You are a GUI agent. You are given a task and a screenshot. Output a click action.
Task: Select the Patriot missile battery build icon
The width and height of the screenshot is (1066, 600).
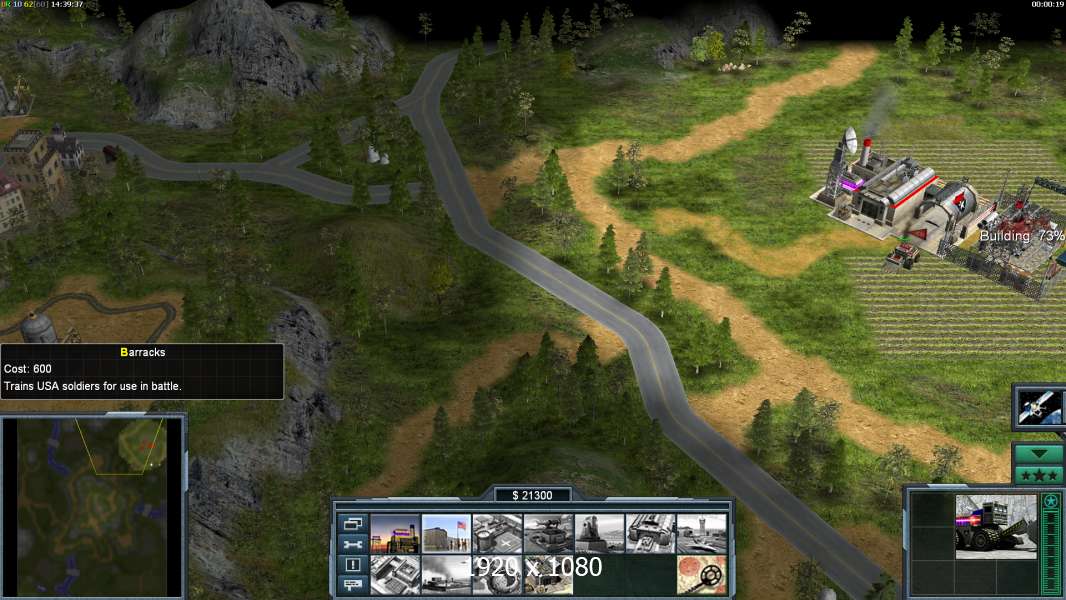click(x=548, y=533)
